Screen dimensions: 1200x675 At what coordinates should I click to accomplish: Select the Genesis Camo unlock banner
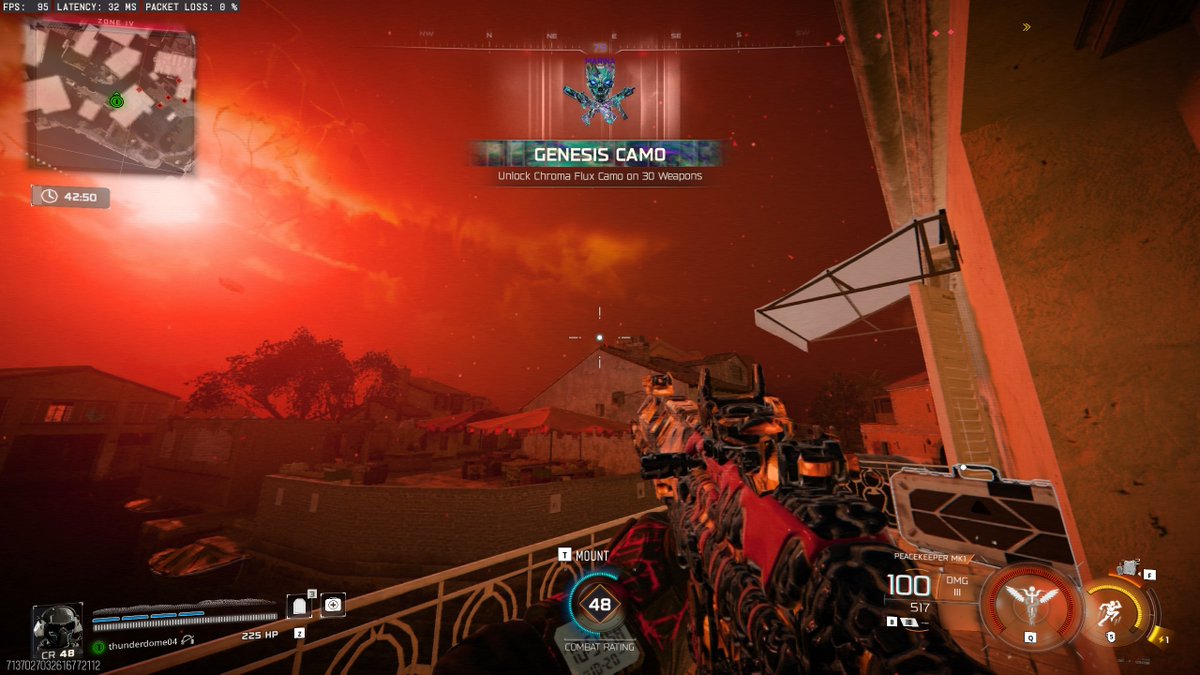599,155
